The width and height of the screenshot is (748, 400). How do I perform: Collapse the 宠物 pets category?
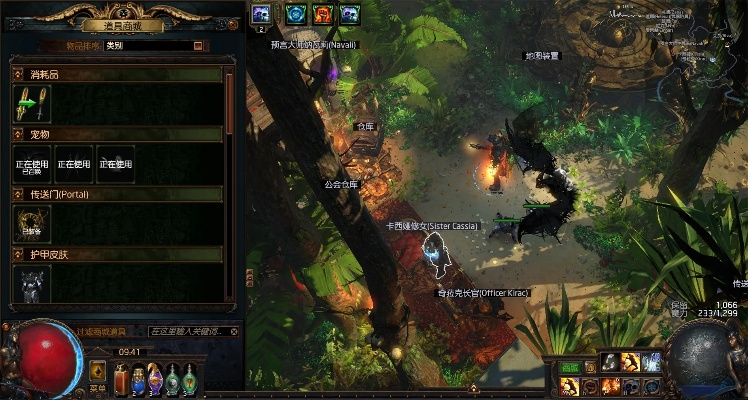click(17, 134)
